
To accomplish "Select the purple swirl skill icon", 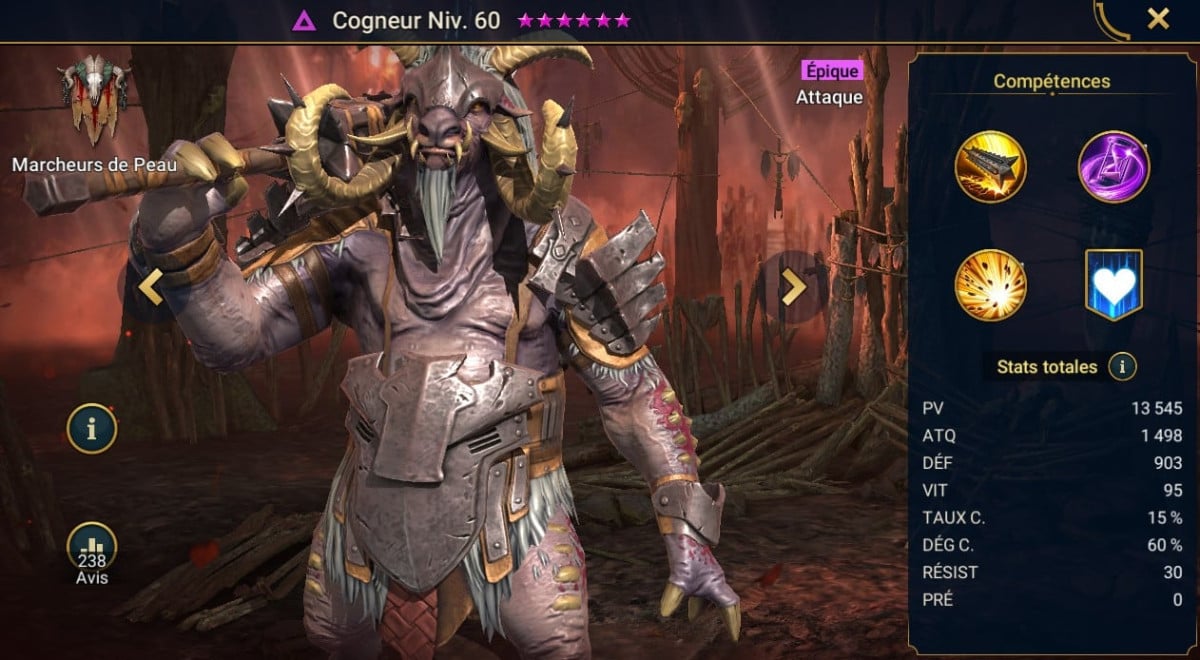I will (1113, 167).
